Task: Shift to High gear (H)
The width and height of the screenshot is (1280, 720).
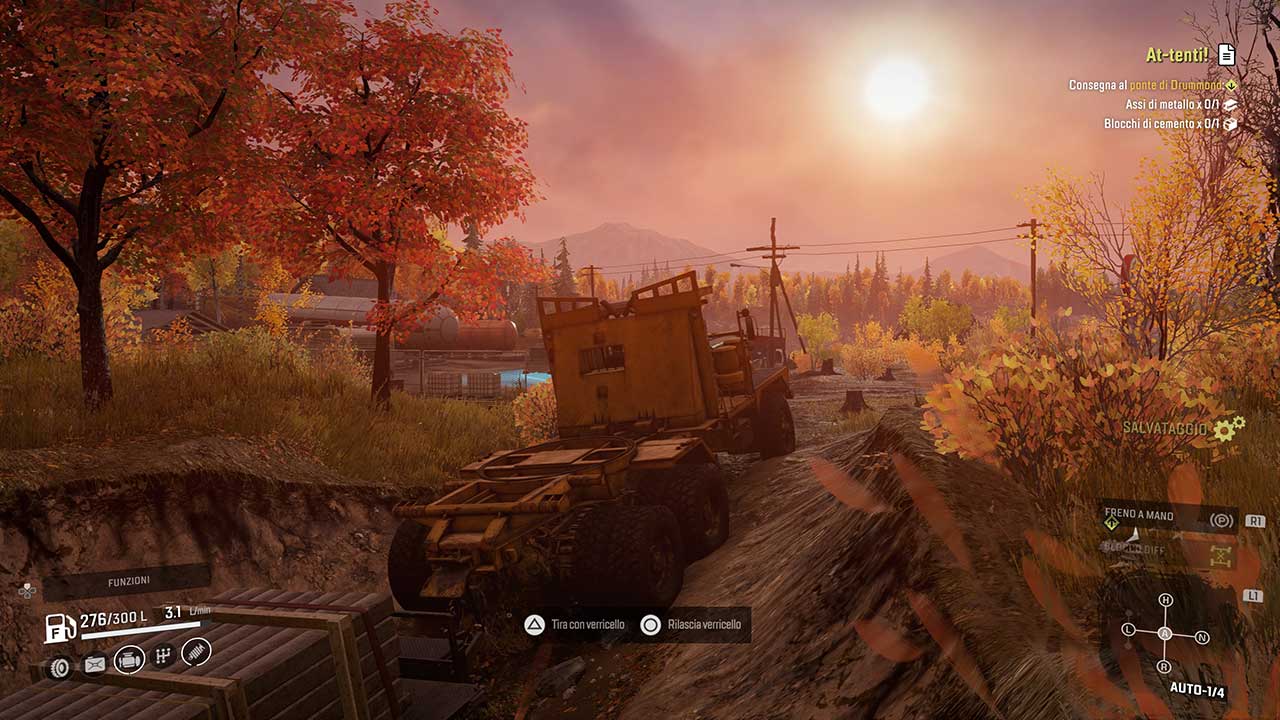Action: [1165, 600]
